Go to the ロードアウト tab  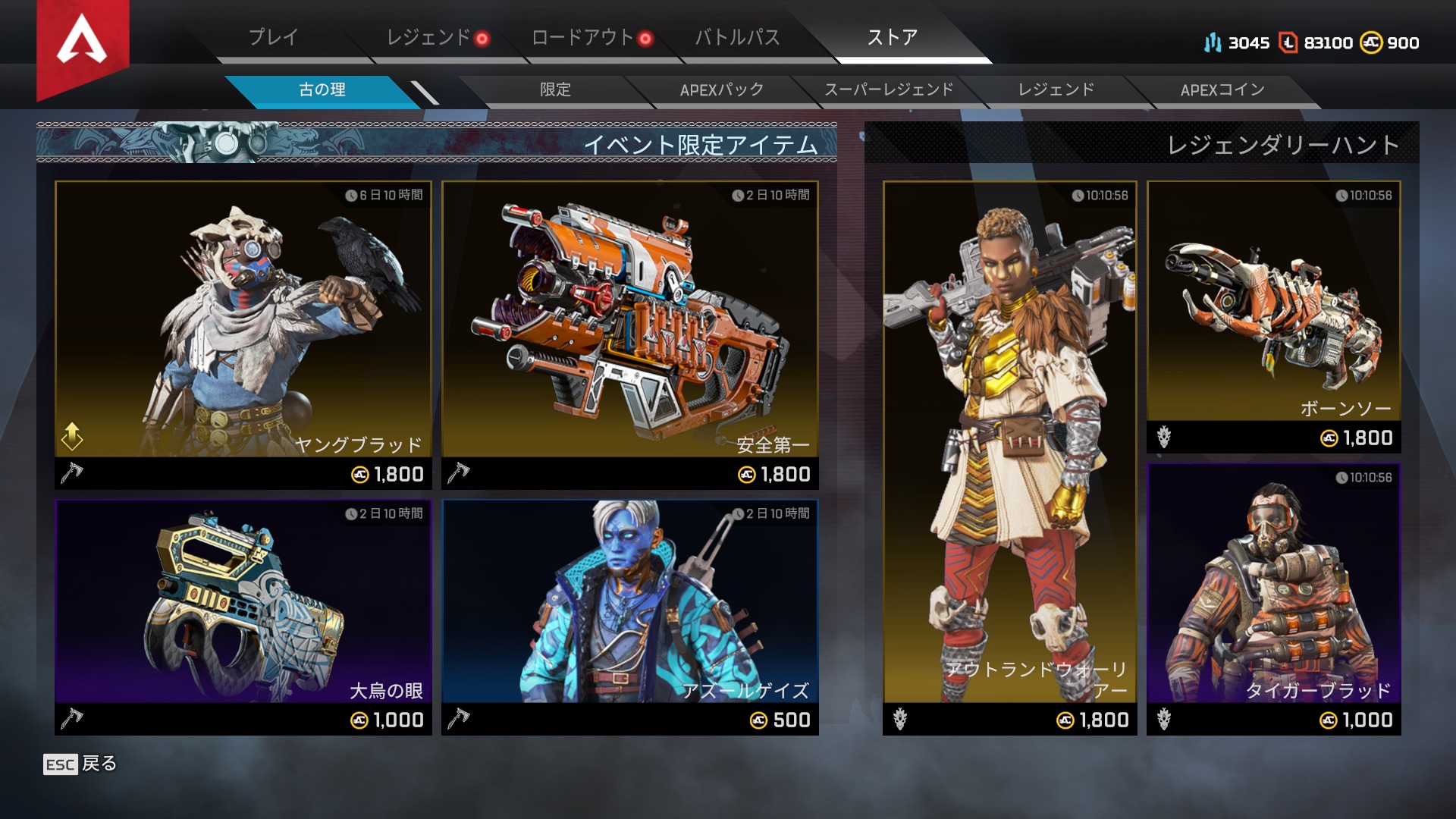point(583,37)
